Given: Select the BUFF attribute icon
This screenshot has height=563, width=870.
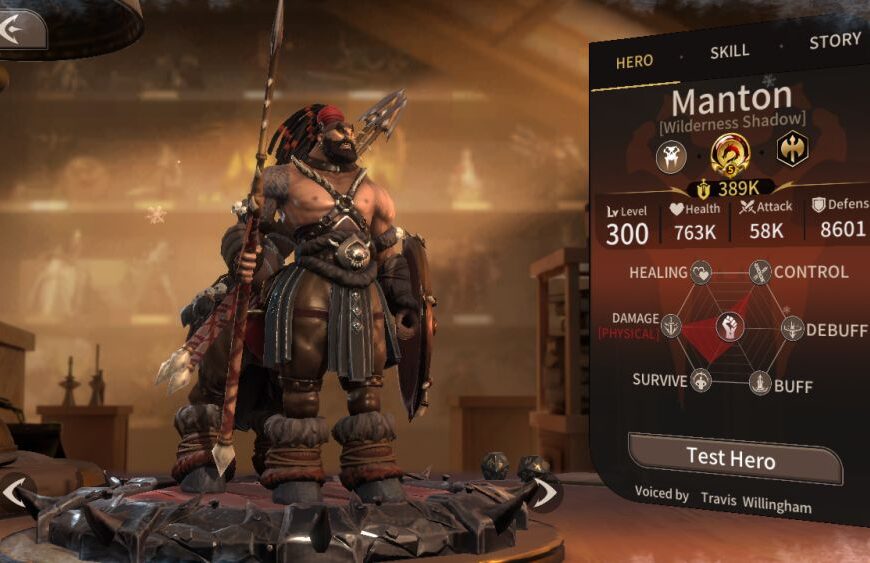Looking at the screenshot, I should click(760, 383).
